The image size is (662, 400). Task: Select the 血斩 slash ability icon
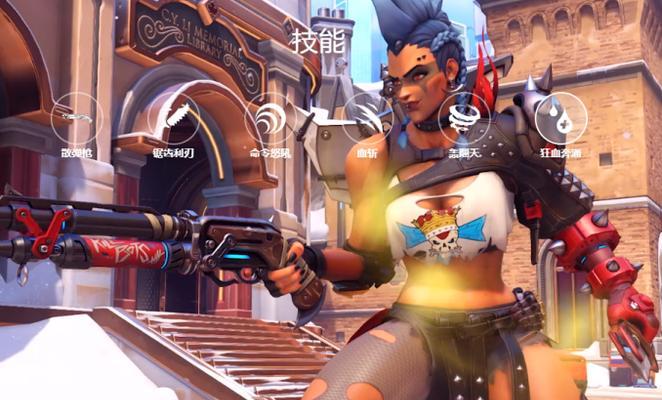coord(367,118)
